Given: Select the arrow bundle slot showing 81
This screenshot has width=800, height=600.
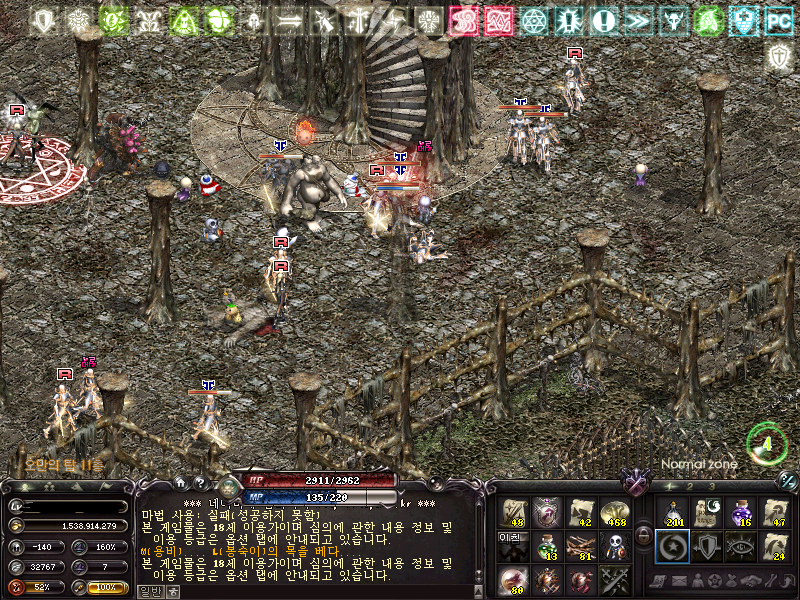Looking at the screenshot, I should click(x=581, y=546).
